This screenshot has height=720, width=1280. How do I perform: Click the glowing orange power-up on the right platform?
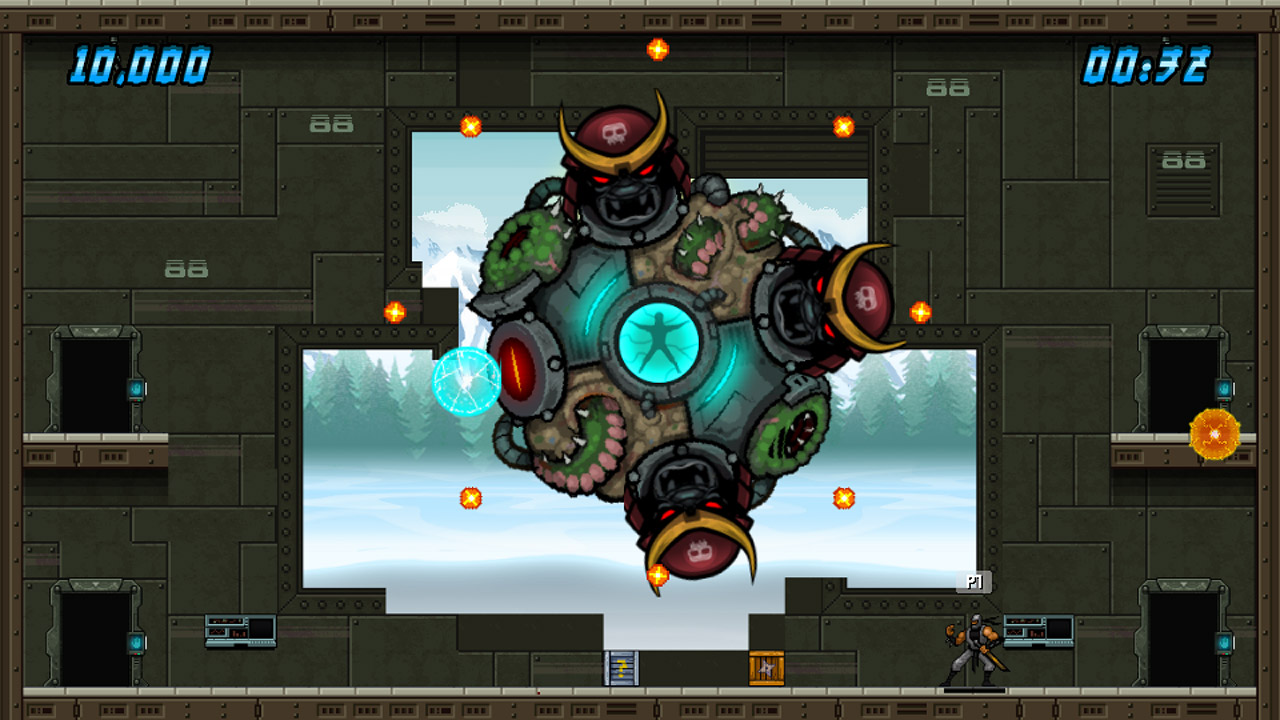click(x=1215, y=433)
